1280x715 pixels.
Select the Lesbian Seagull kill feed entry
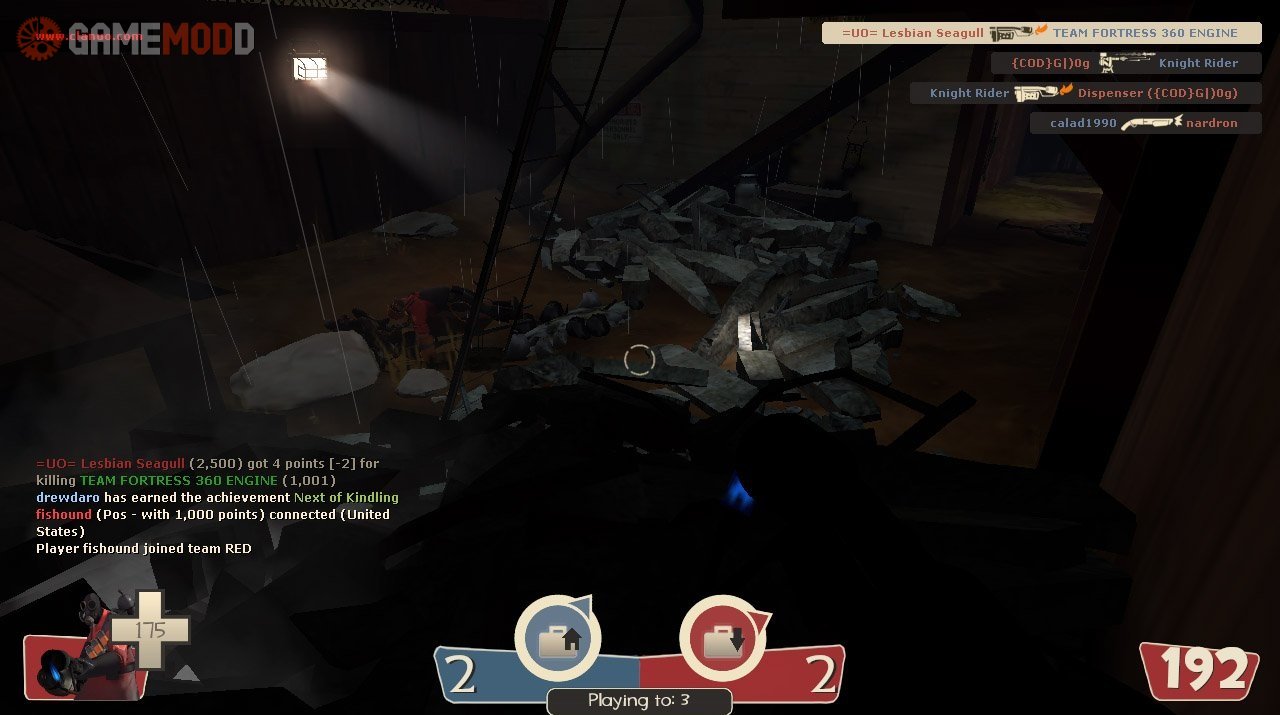point(1041,33)
